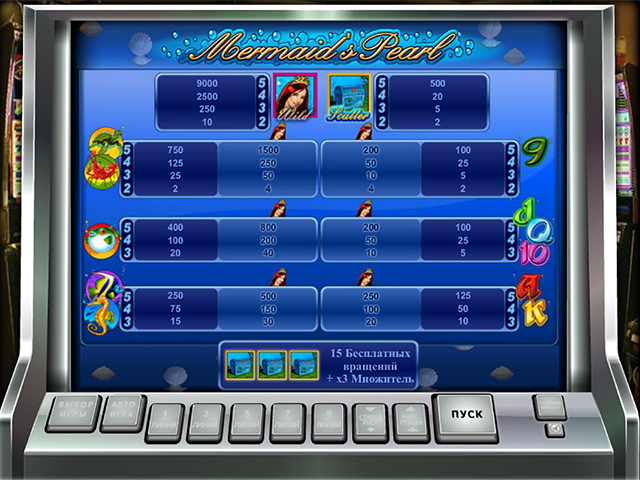Choose the 7 линий button

(287, 422)
